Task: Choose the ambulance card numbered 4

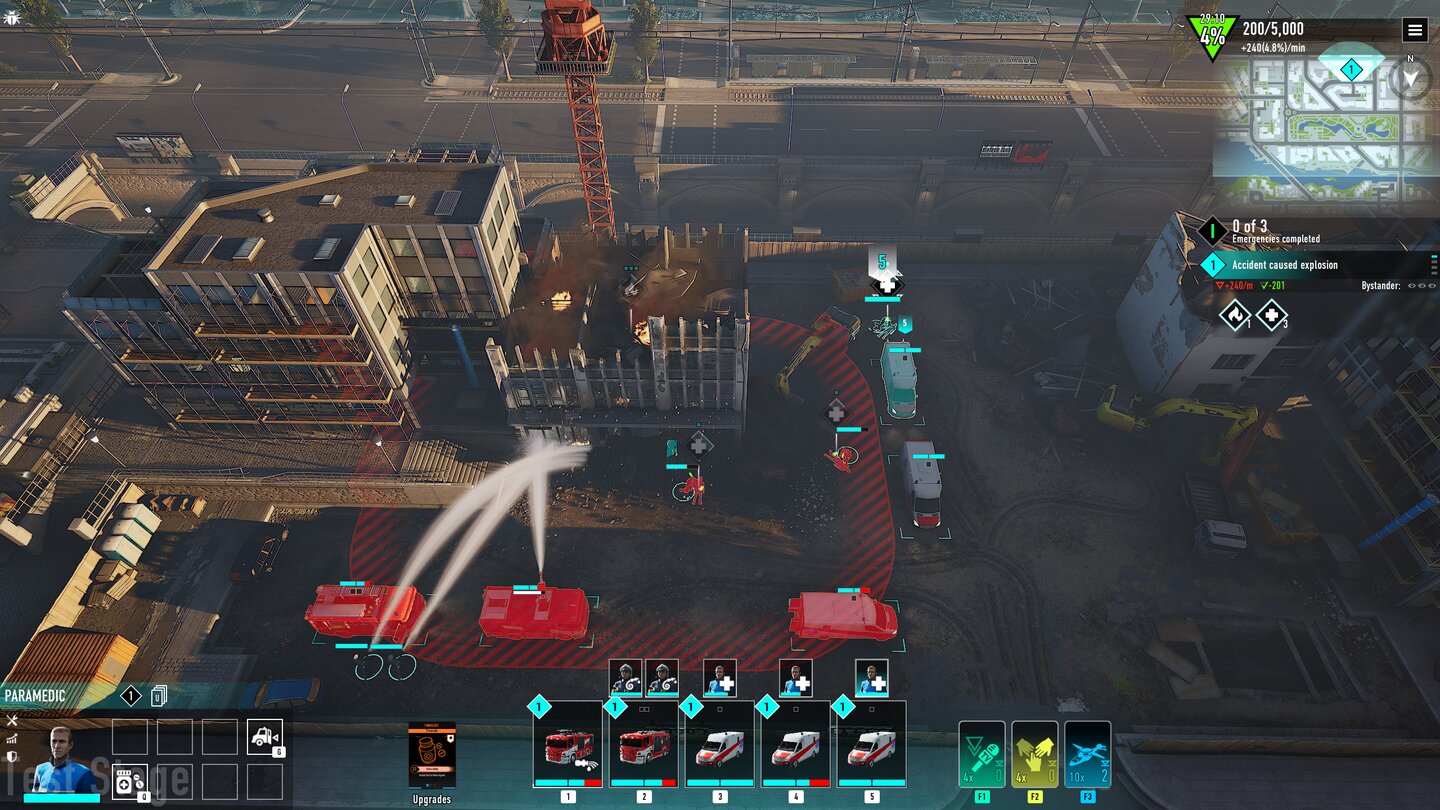Action: 795,745
